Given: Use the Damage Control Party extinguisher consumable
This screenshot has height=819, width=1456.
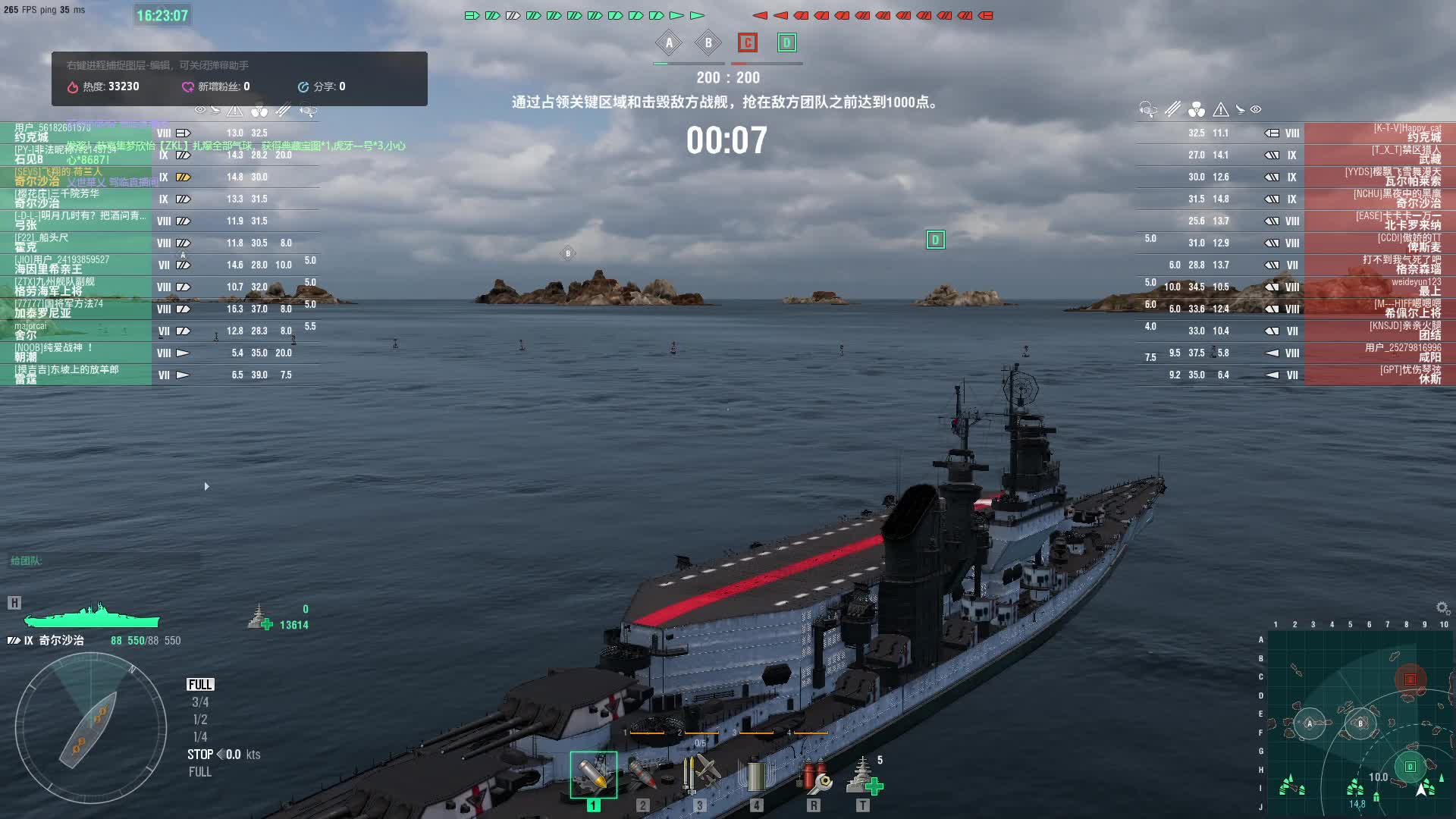Looking at the screenshot, I should coord(813,775).
